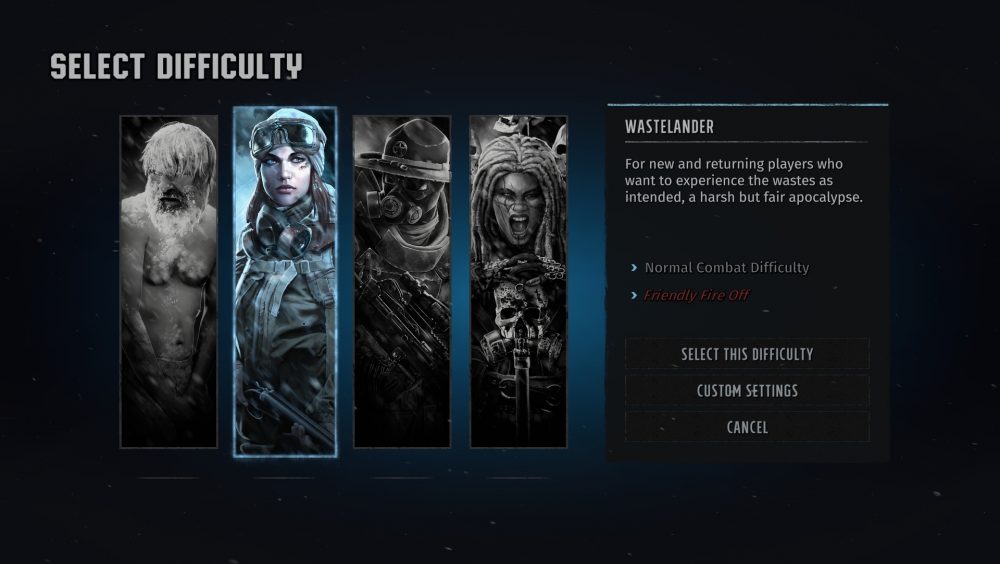
Task: Pick the gas mask ranger difficulty card
Action: [402, 281]
